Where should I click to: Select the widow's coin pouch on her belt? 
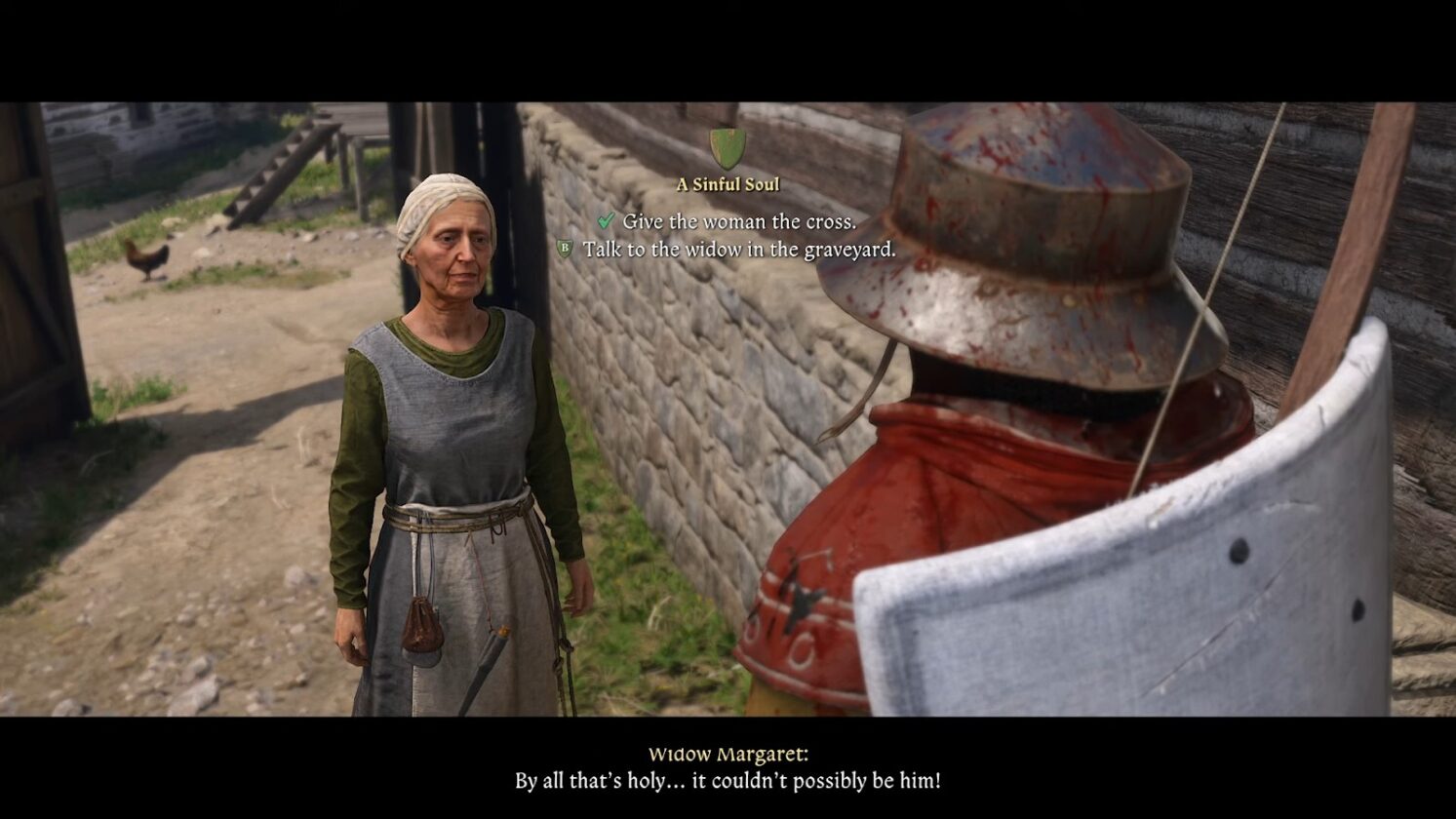422,626
